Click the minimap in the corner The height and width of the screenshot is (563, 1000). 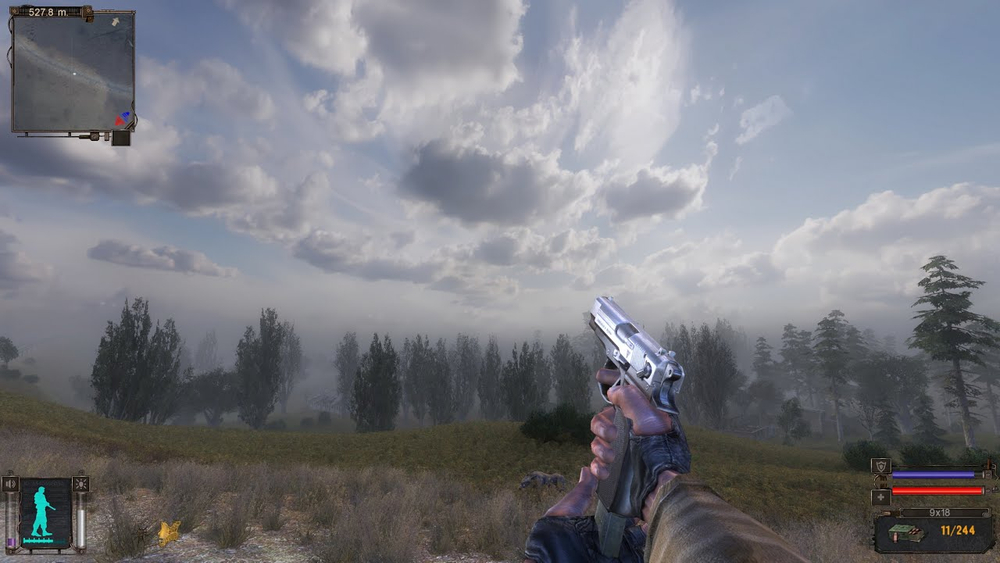72,72
